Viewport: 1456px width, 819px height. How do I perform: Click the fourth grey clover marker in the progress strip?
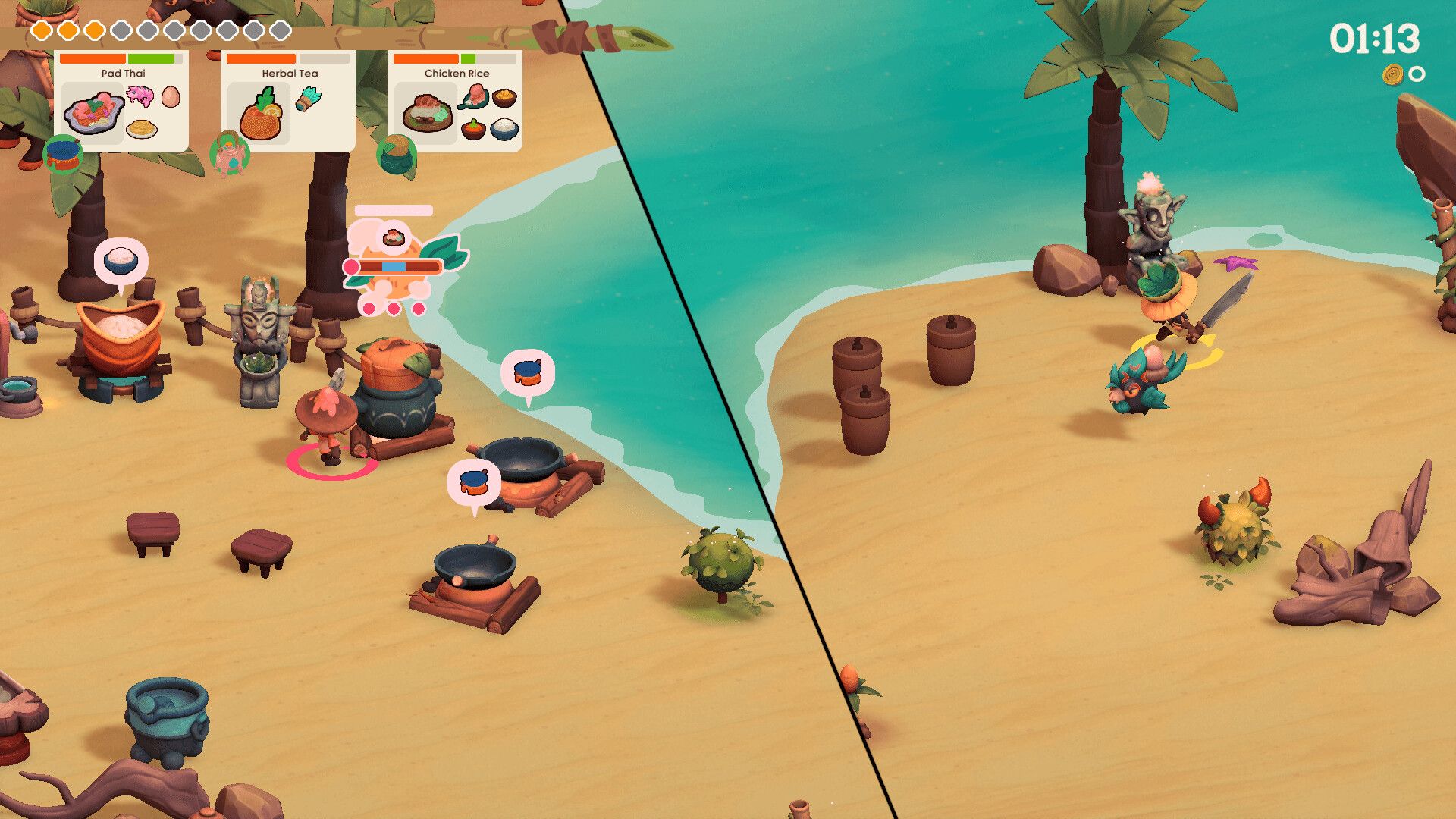point(119,30)
